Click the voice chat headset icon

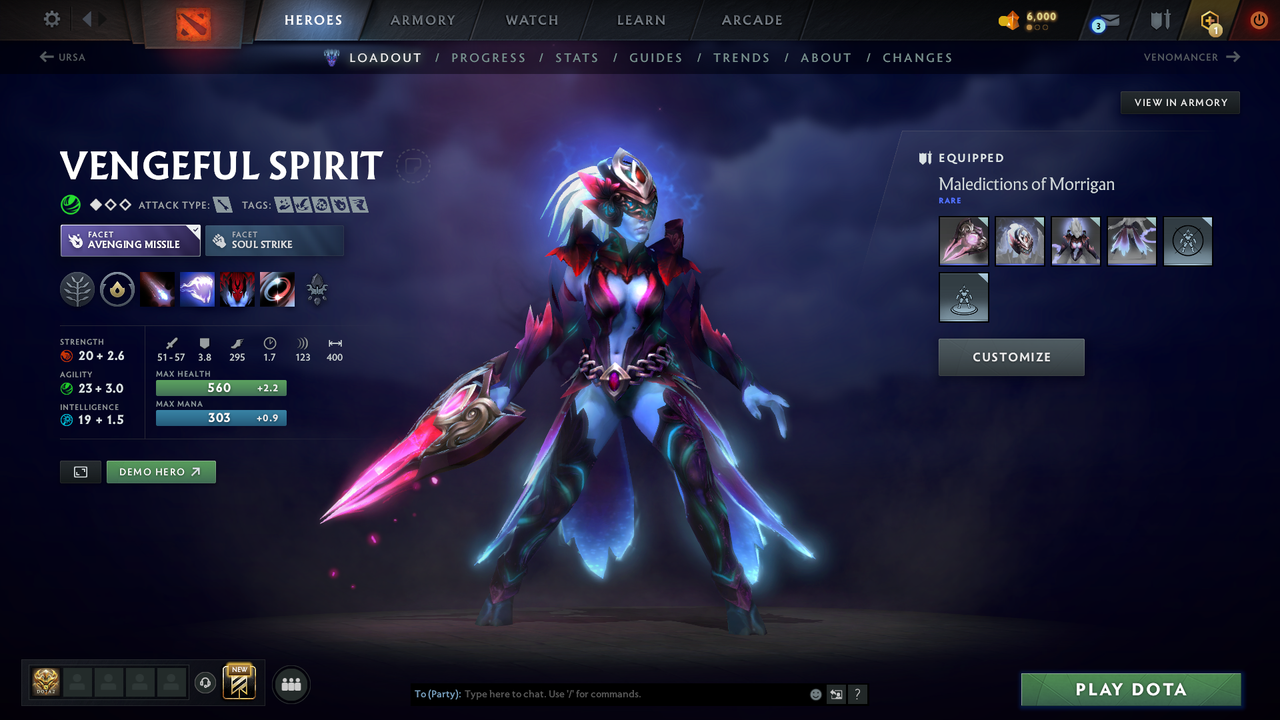(207, 682)
